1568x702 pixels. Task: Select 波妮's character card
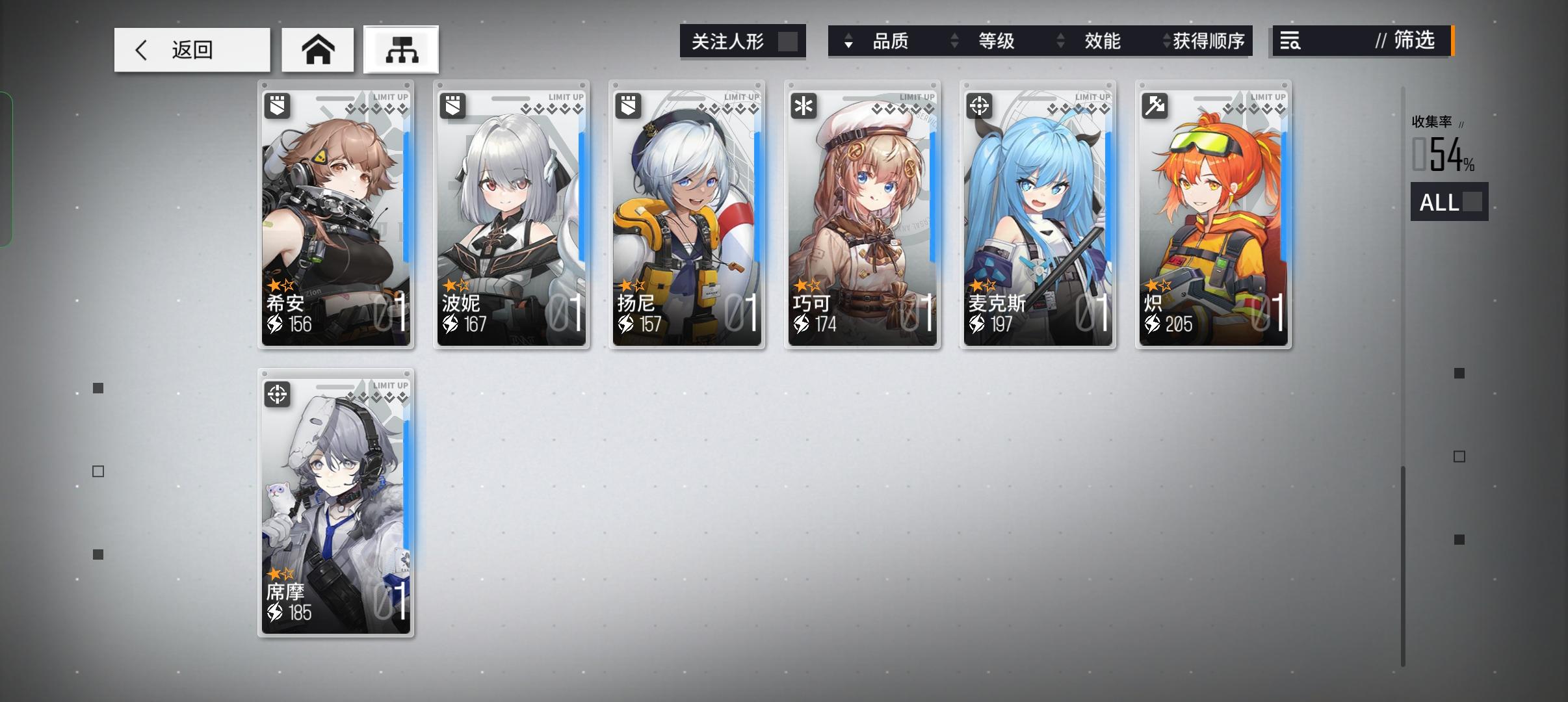click(512, 214)
